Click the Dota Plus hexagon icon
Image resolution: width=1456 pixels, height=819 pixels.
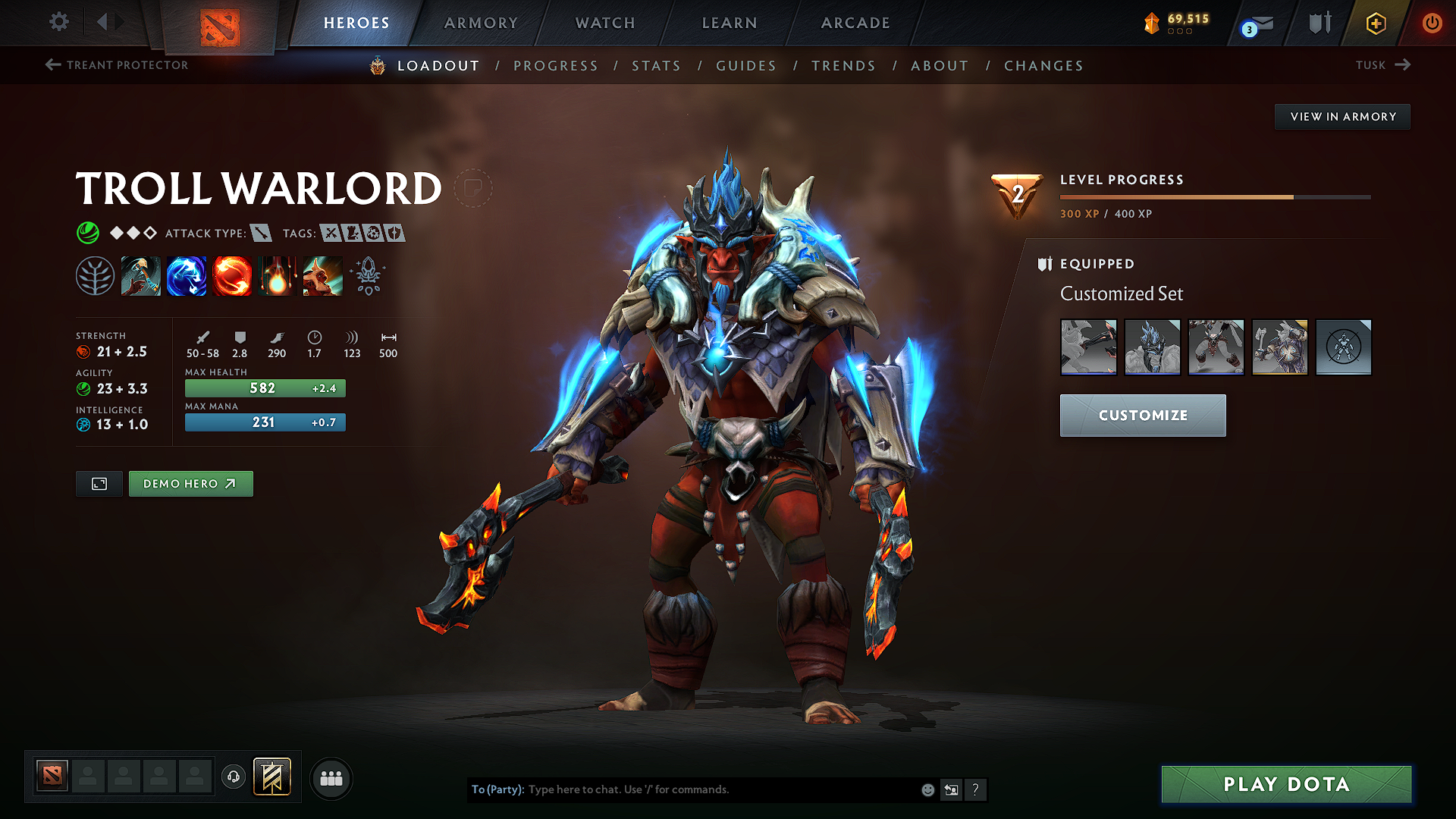point(1375,23)
